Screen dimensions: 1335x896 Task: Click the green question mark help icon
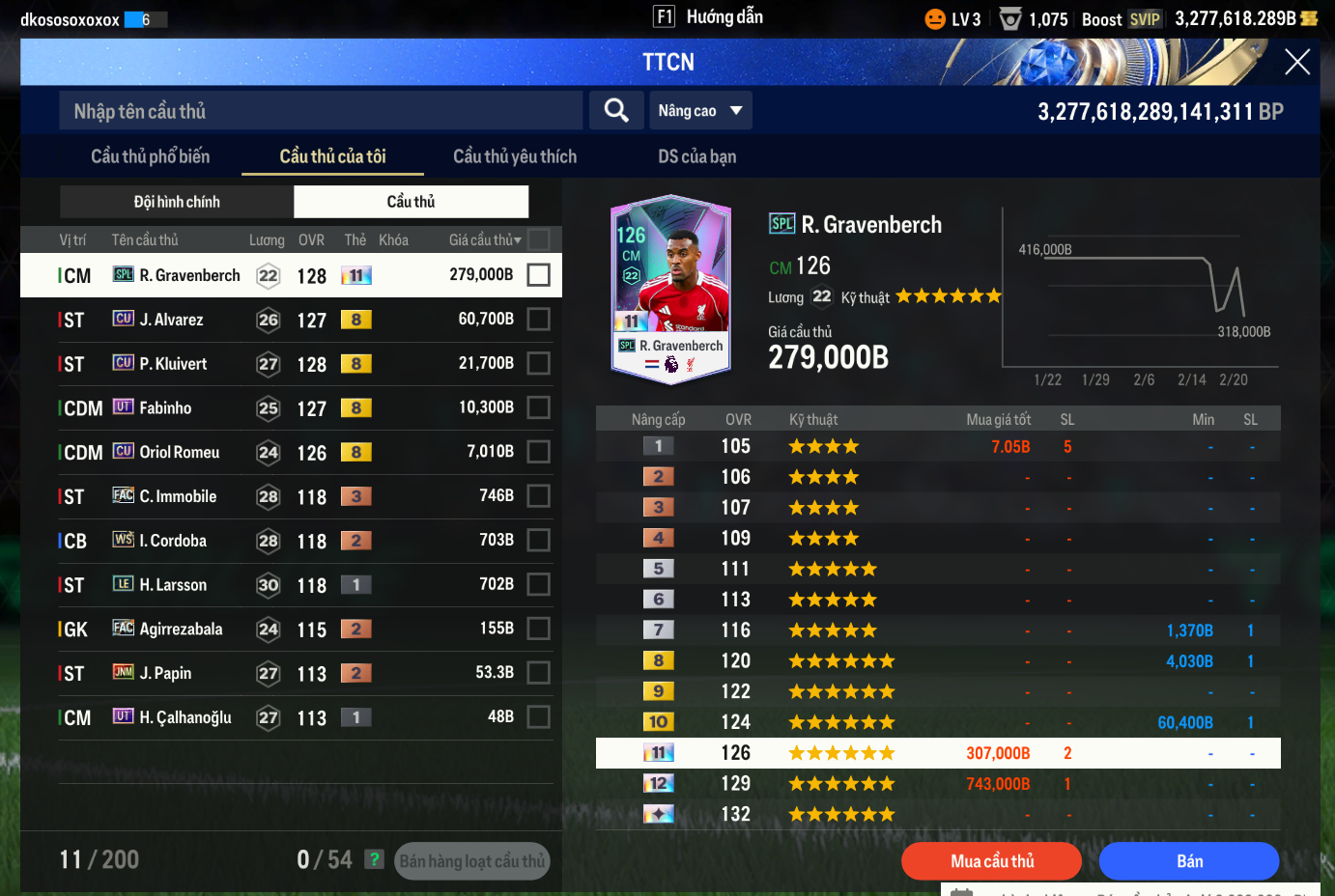point(374,859)
